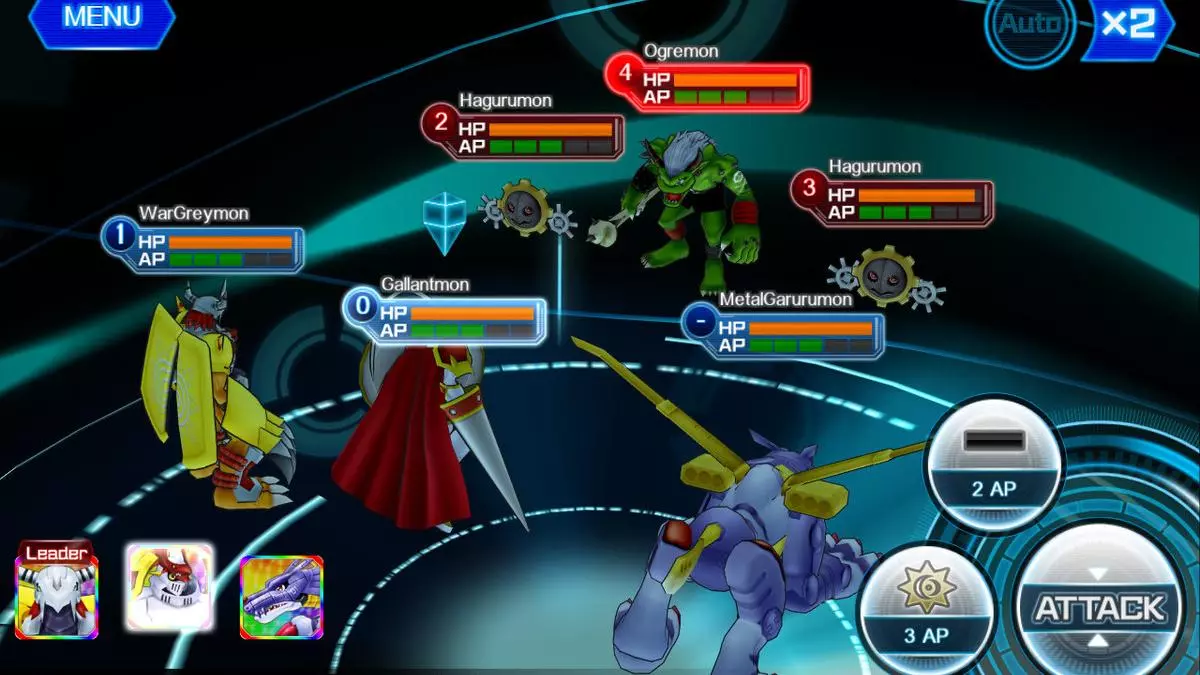This screenshot has height=675, width=1200.
Task: Change battle speed with the x2 button
Action: click(1129, 24)
